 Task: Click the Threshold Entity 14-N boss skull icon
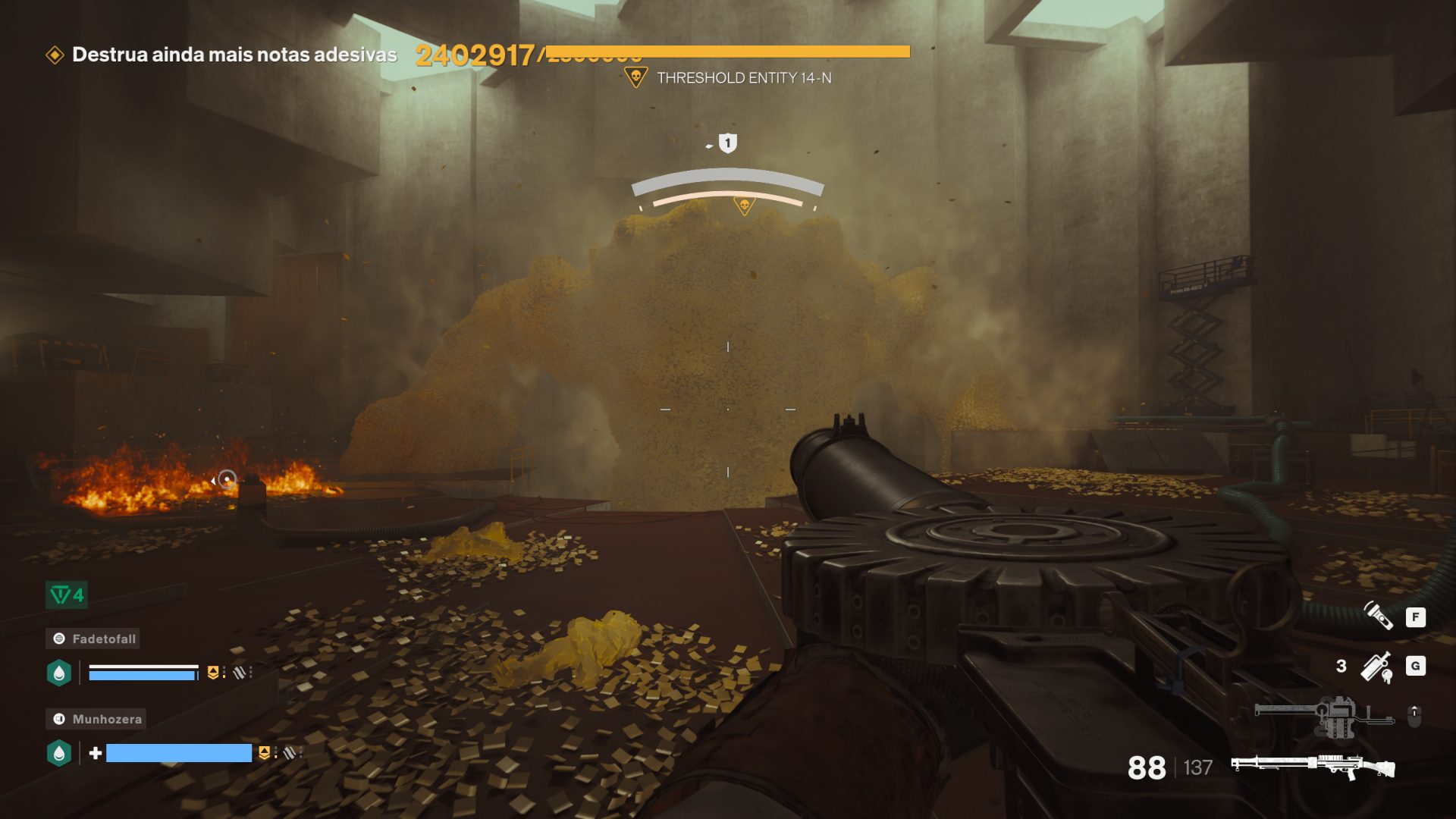[x=635, y=77]
